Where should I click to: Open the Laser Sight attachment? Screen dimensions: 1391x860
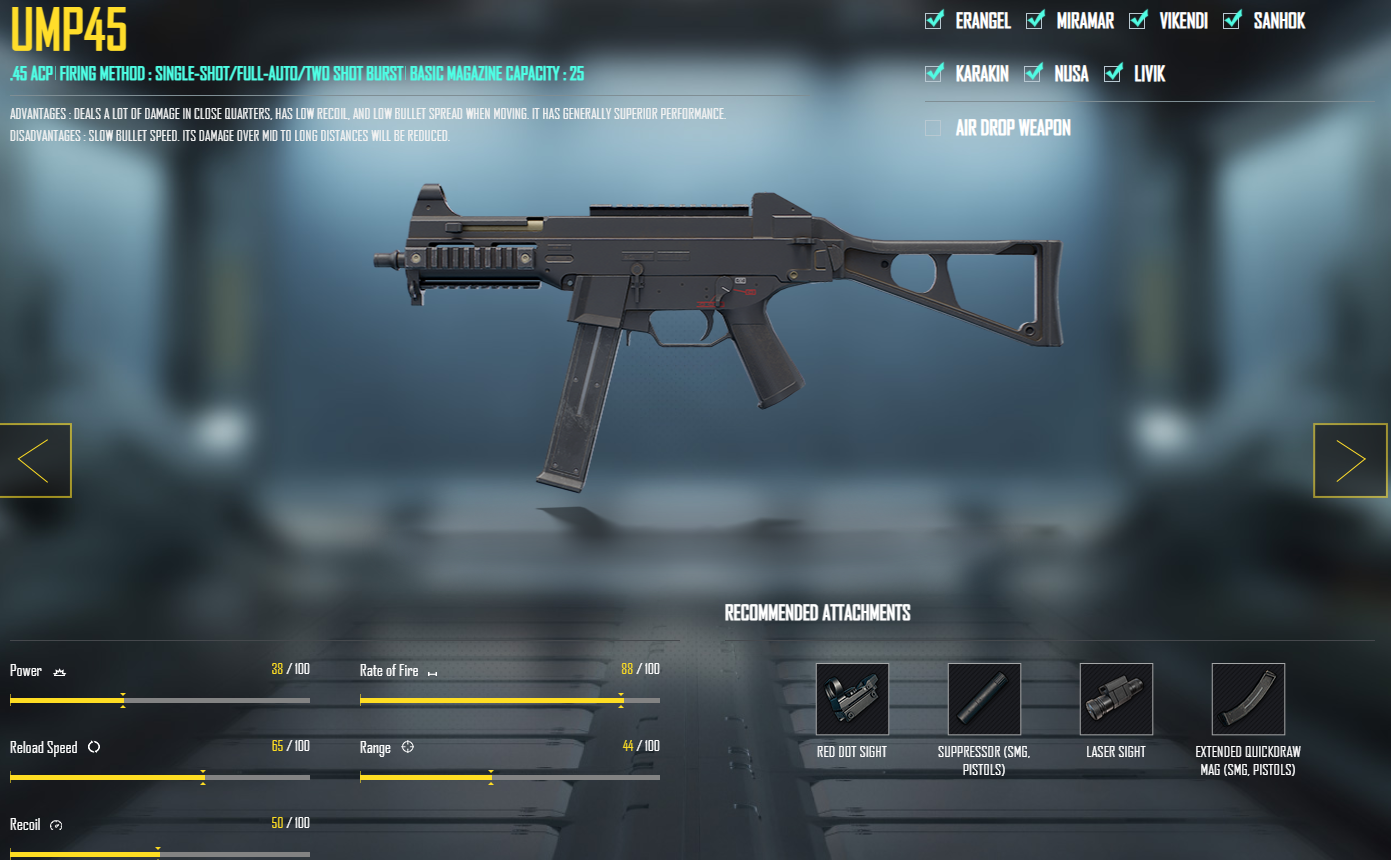point(1116,699)
